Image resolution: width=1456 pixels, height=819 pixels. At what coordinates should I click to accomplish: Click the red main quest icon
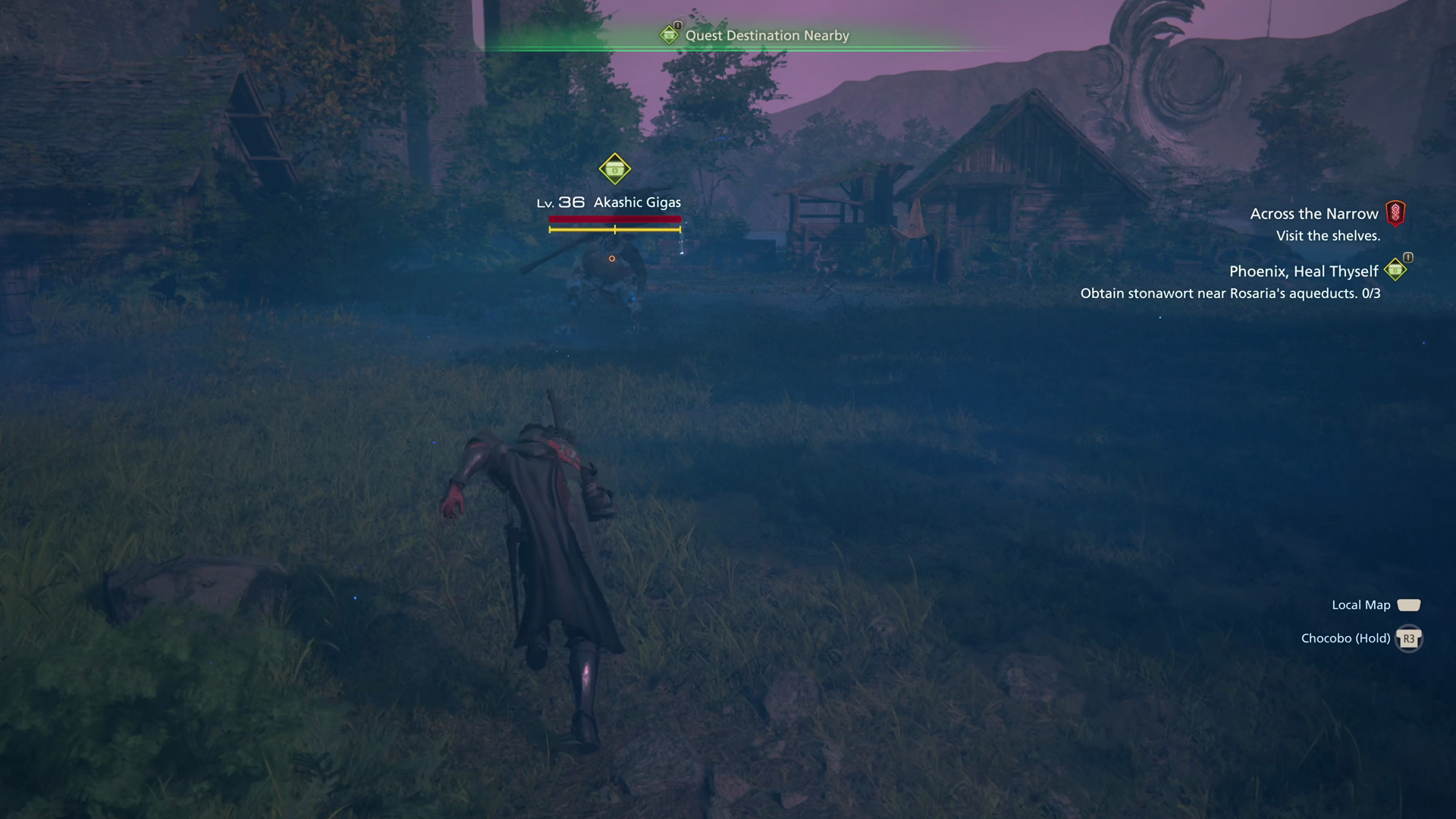(x=1395, y=213)
